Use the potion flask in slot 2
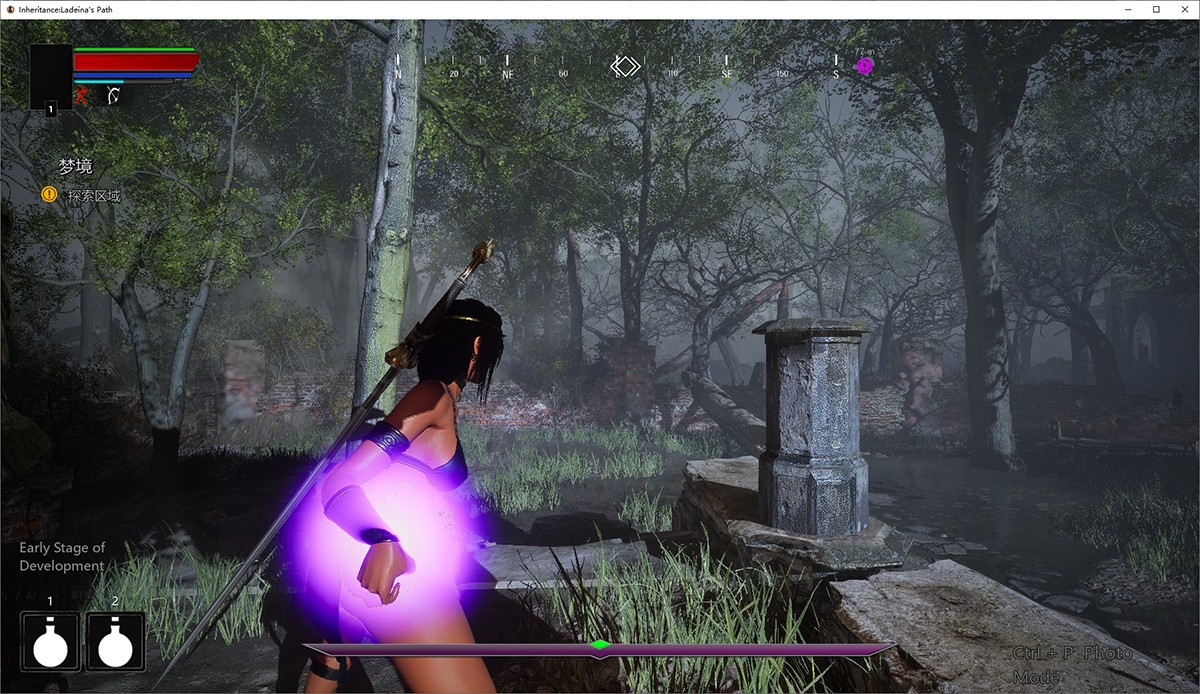 point(115,641)
